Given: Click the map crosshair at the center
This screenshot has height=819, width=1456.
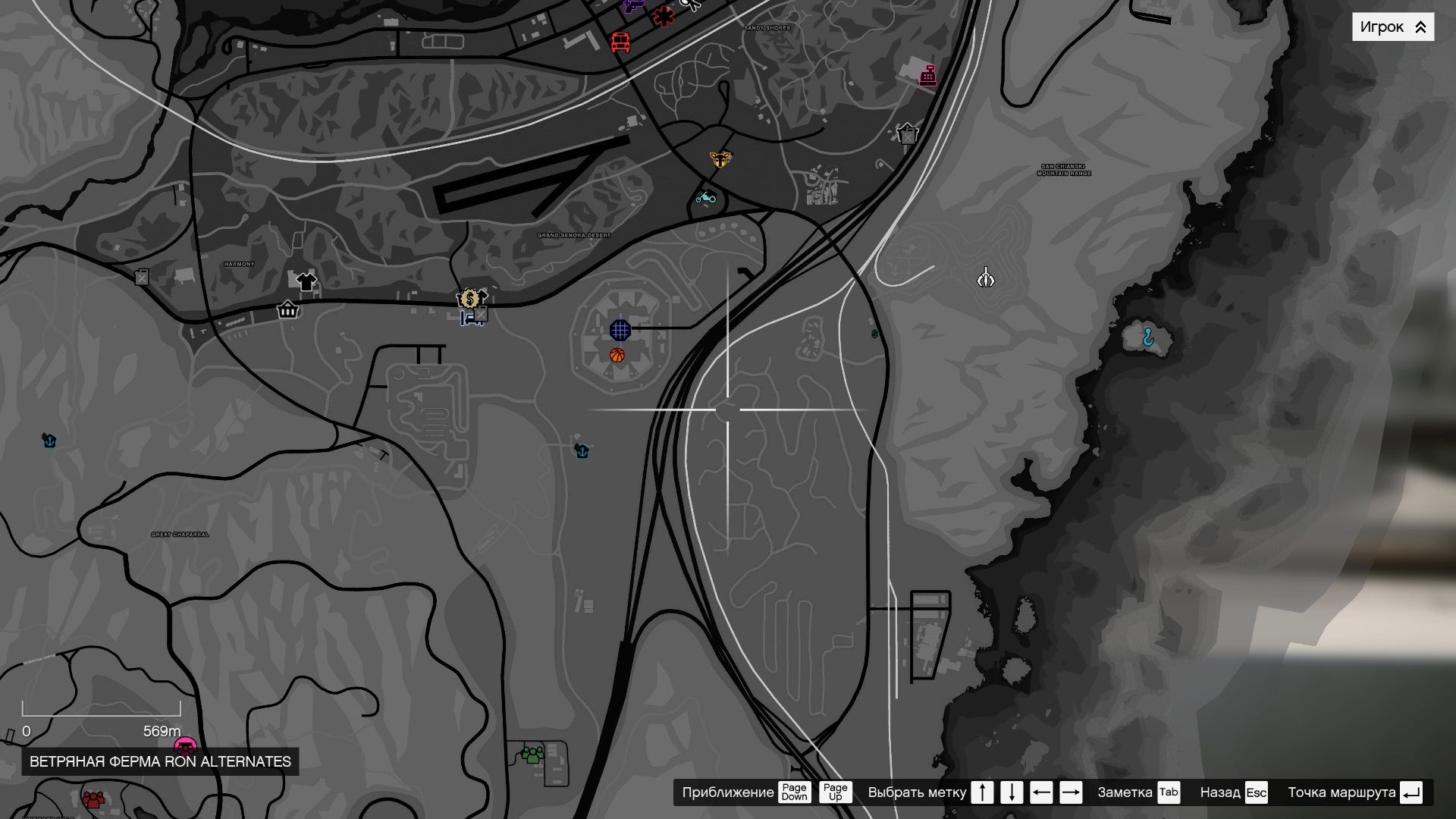Looking at the screenshot, I should click(x=730, y=408).
